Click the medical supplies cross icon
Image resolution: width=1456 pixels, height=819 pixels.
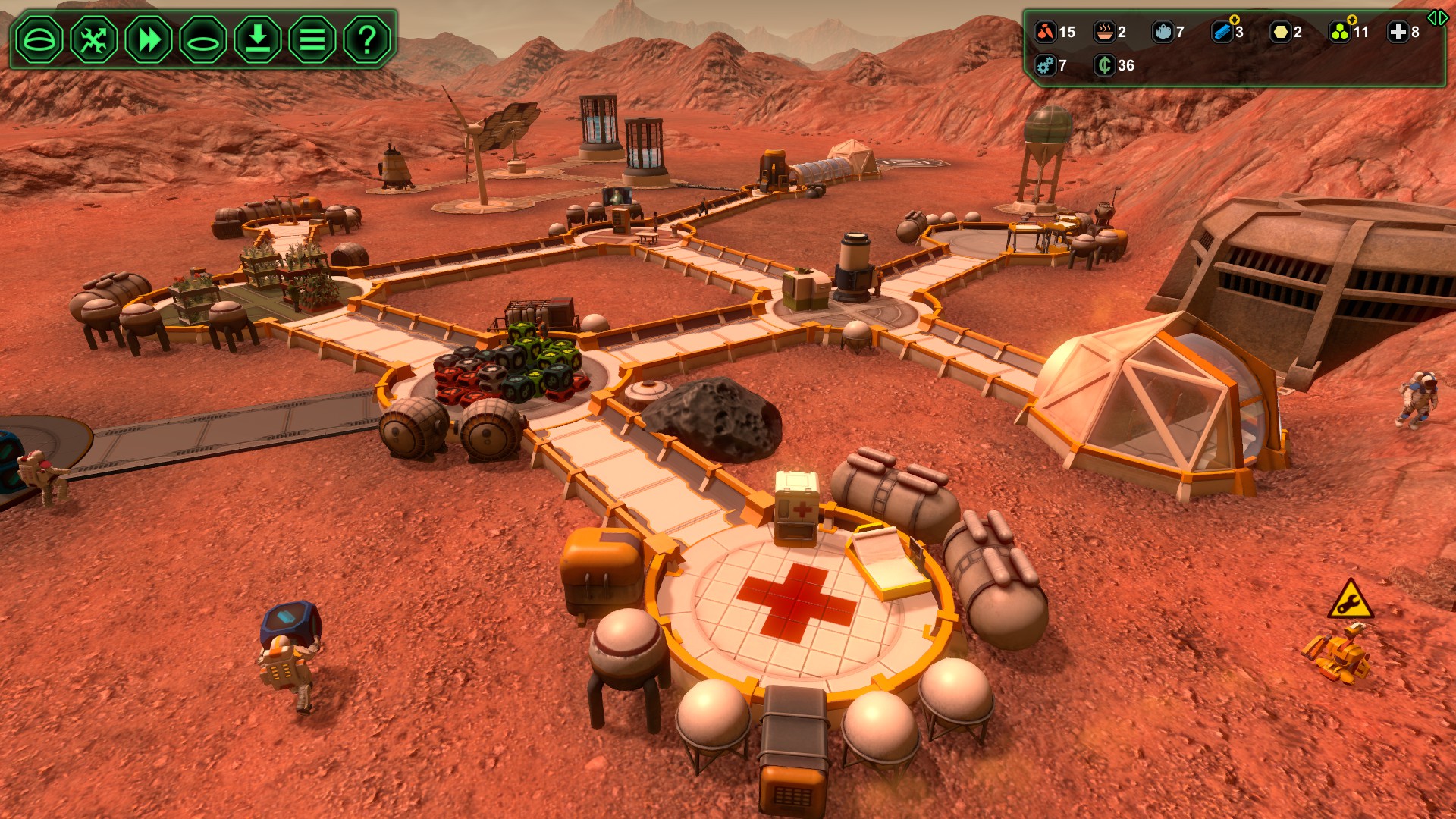[x=1398, y=33]
